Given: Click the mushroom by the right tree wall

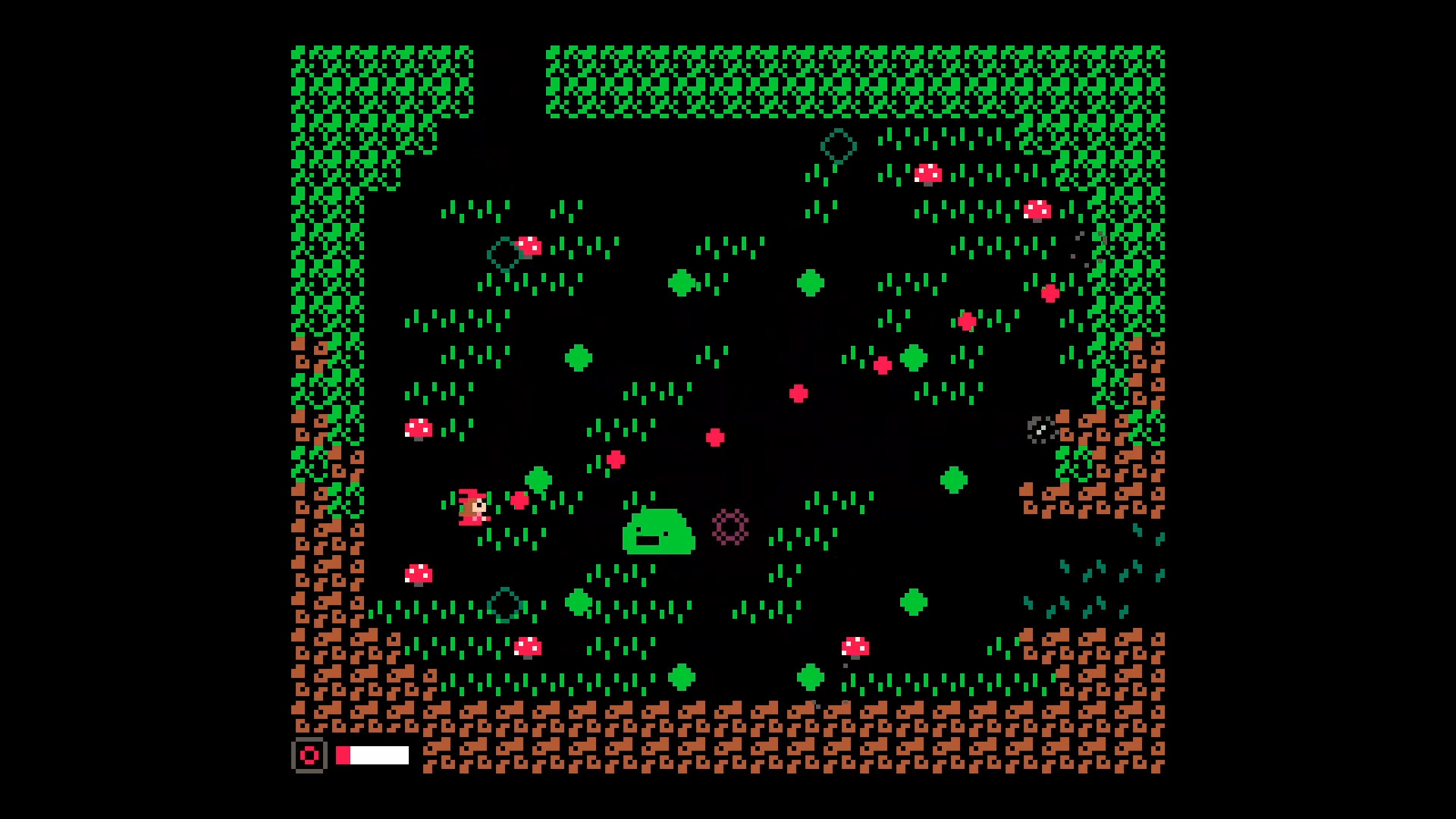Looking at the screenshot, I should 1037,212.
